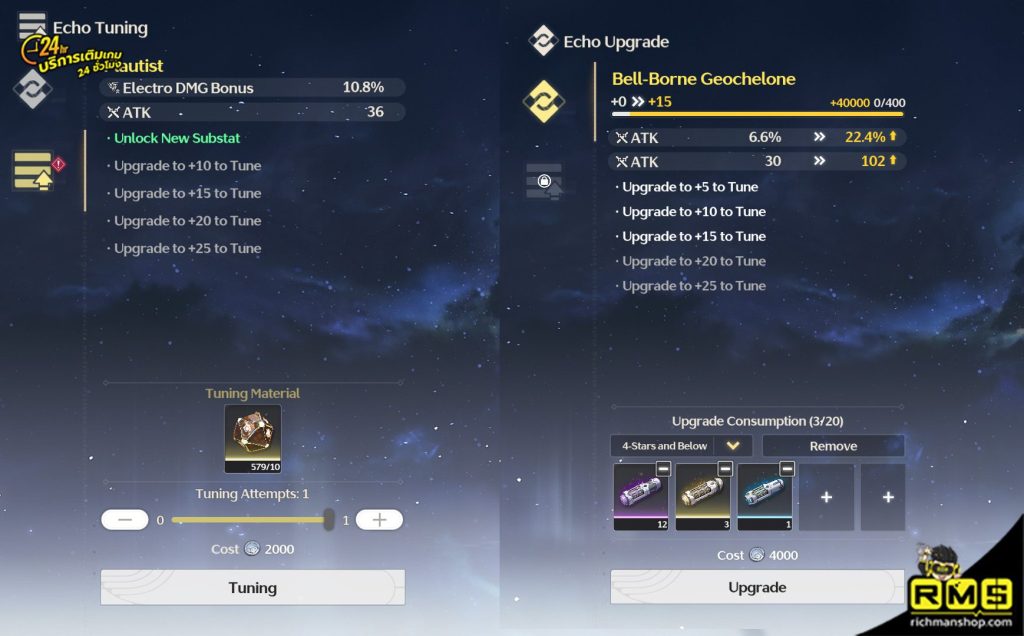Open the Echo Upgrade tab icon

(543, 101)
